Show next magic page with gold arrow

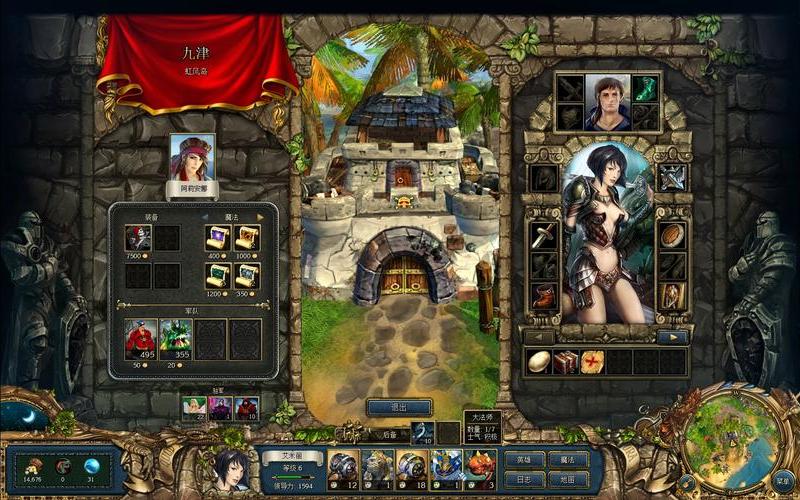click(x=261, y=216)
